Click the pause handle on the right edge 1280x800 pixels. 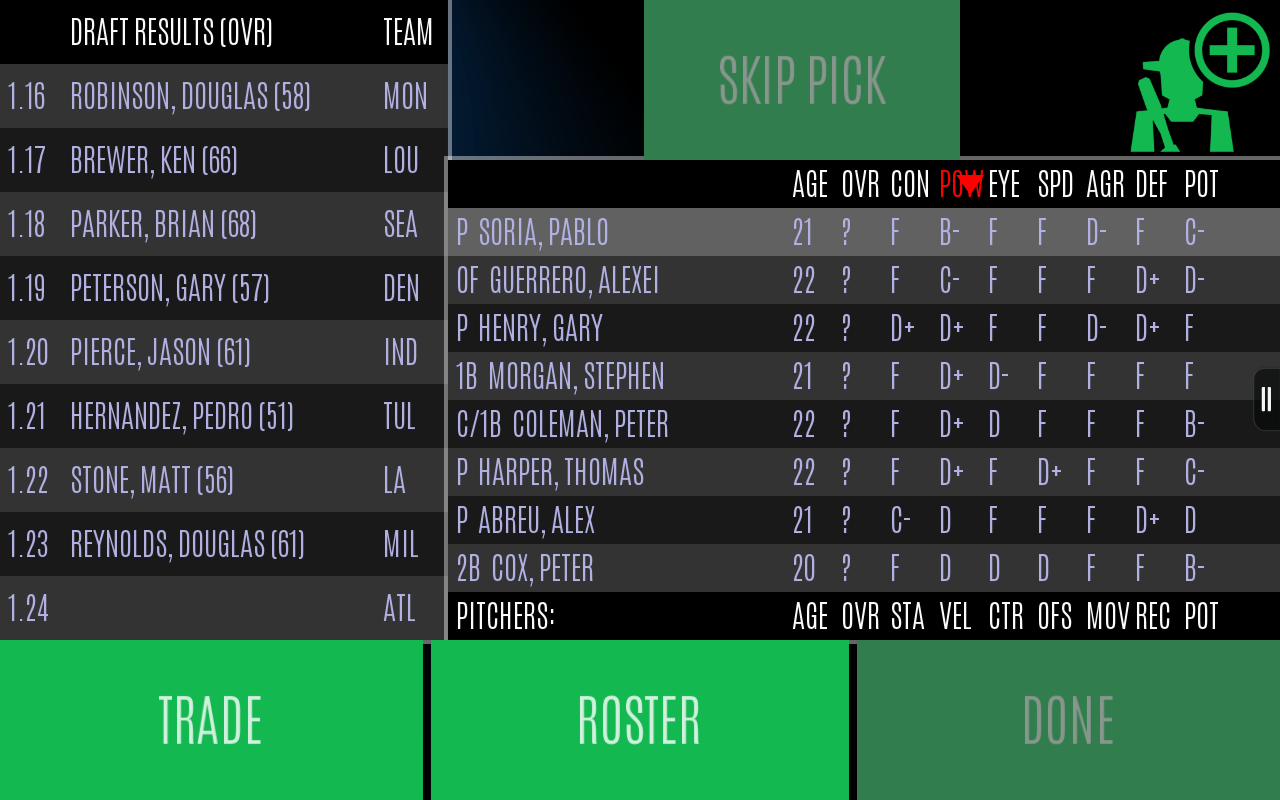click(x=1264, y=398)
